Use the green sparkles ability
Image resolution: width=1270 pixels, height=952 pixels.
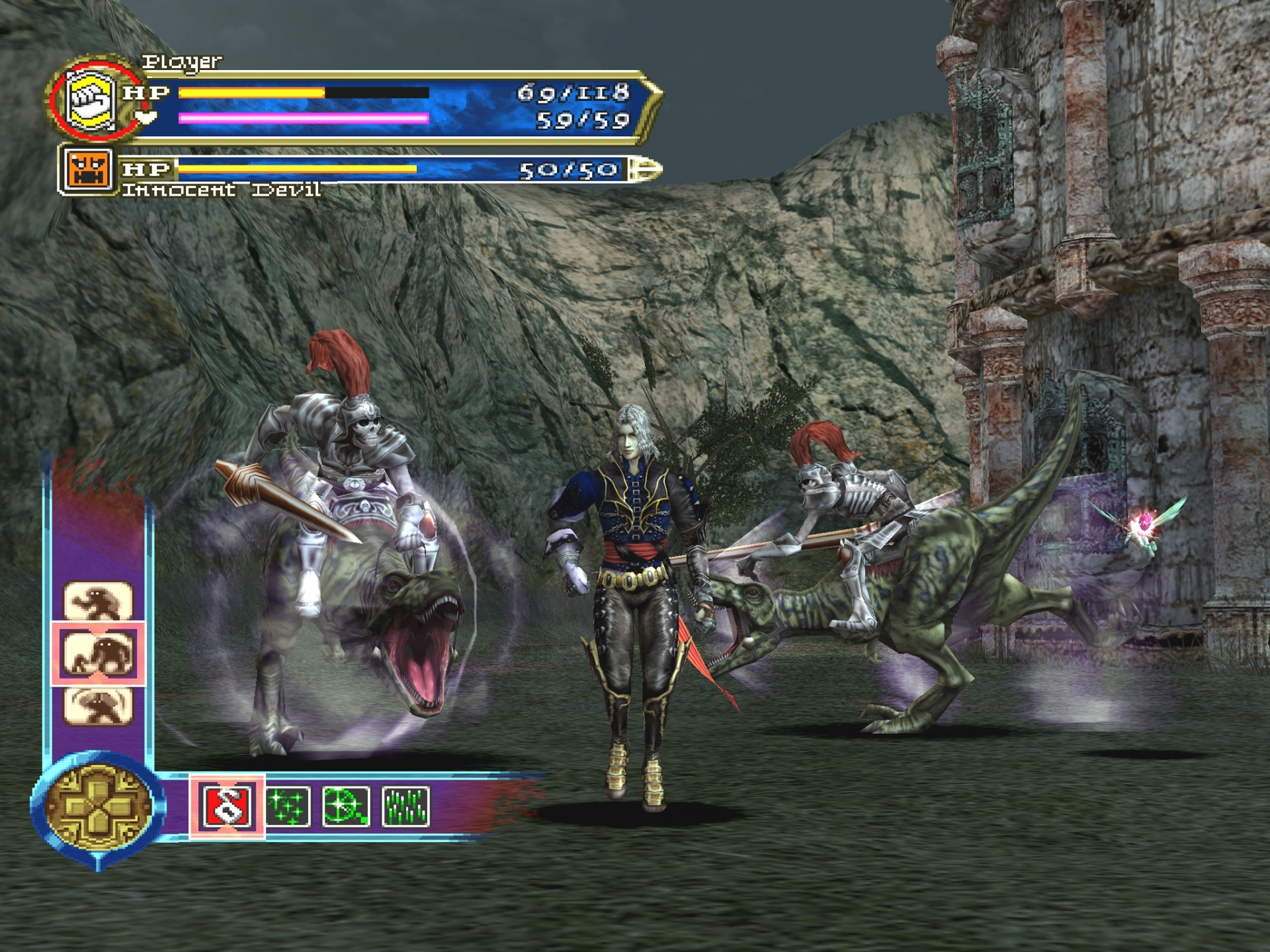pyautogui.click(x=288, y=807)
